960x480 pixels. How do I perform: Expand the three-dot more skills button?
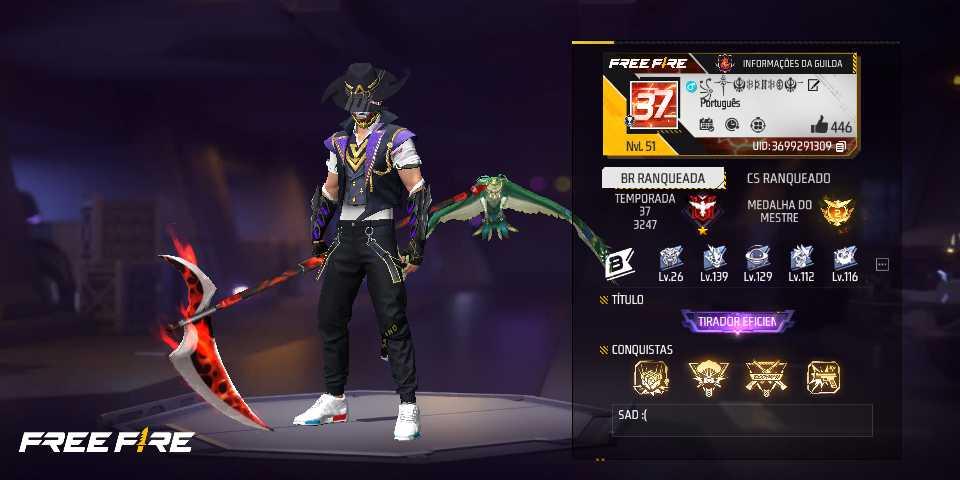882,264
